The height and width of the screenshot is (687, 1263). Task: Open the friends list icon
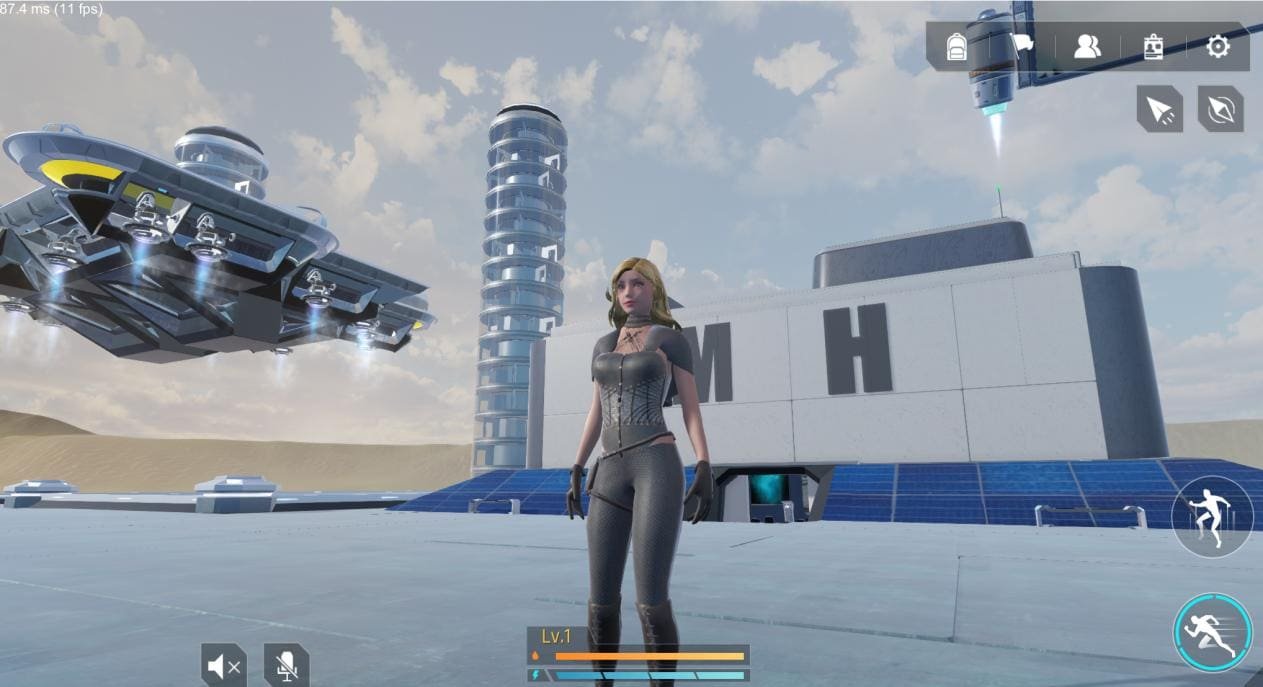(1087, 47)
